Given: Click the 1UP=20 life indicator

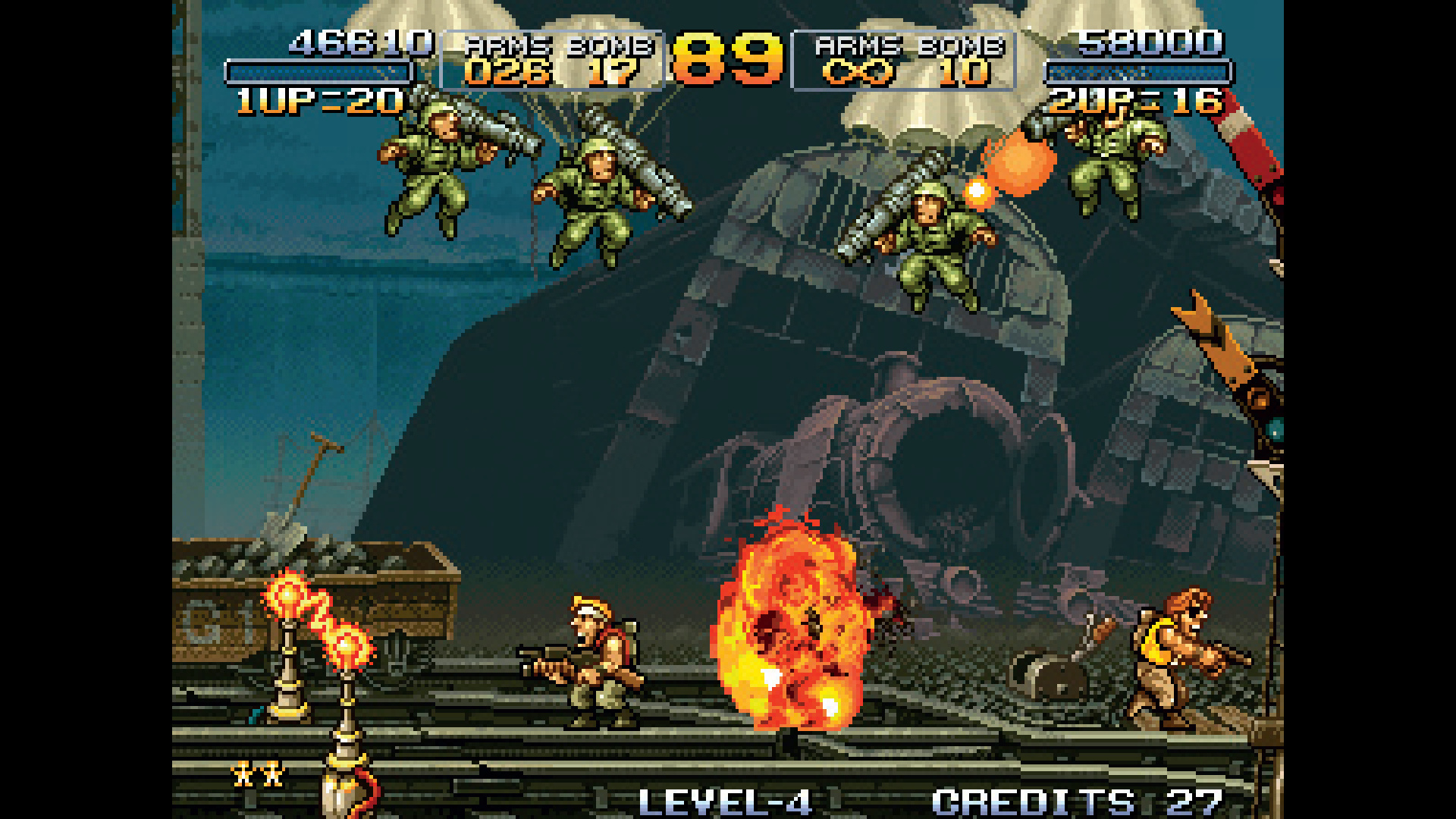Looking at the screenshot, I should [318, 99].
